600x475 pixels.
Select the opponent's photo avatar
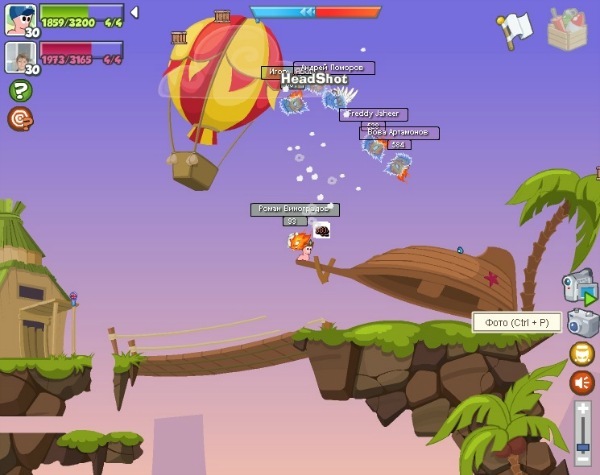pos(19,56)
